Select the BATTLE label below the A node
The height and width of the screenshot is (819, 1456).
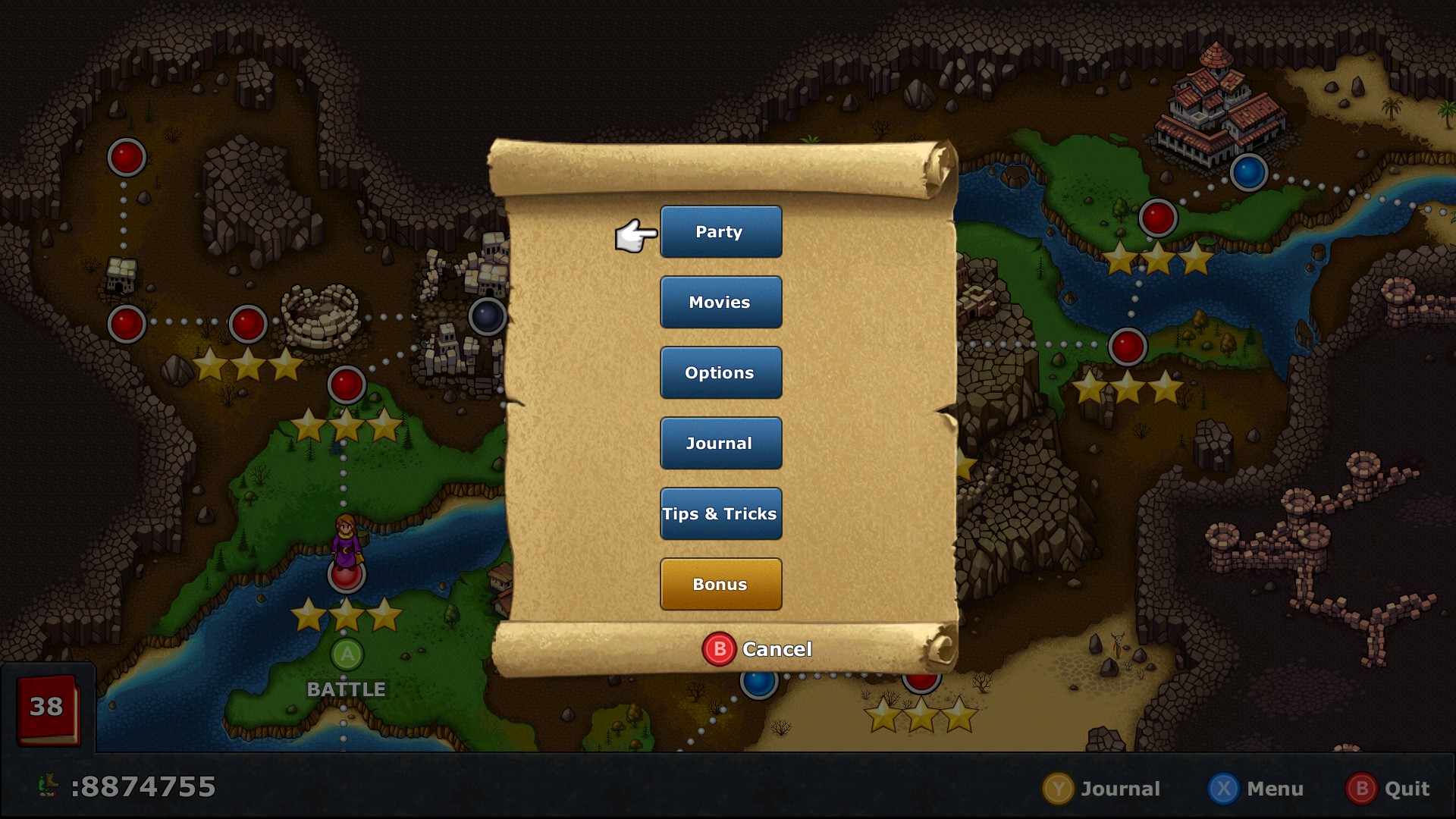pyautogui.click(x=346, y=690)
